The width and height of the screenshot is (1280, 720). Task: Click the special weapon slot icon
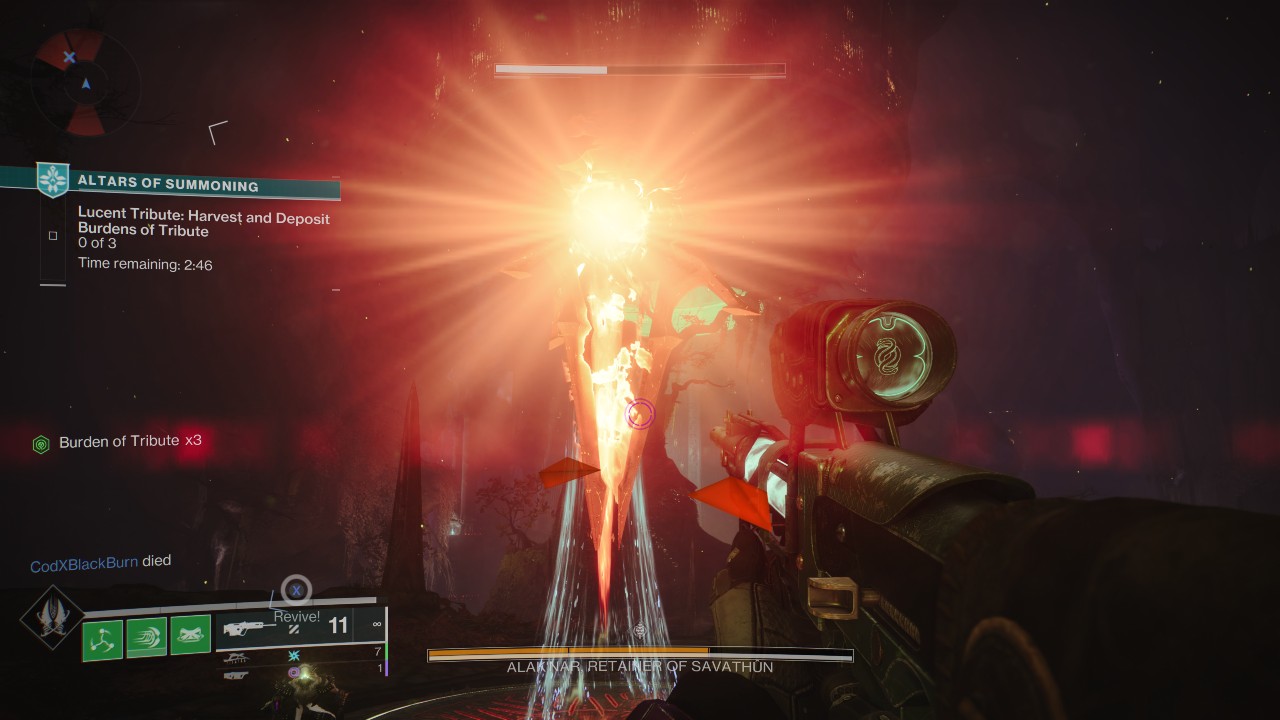pos(237,658)
